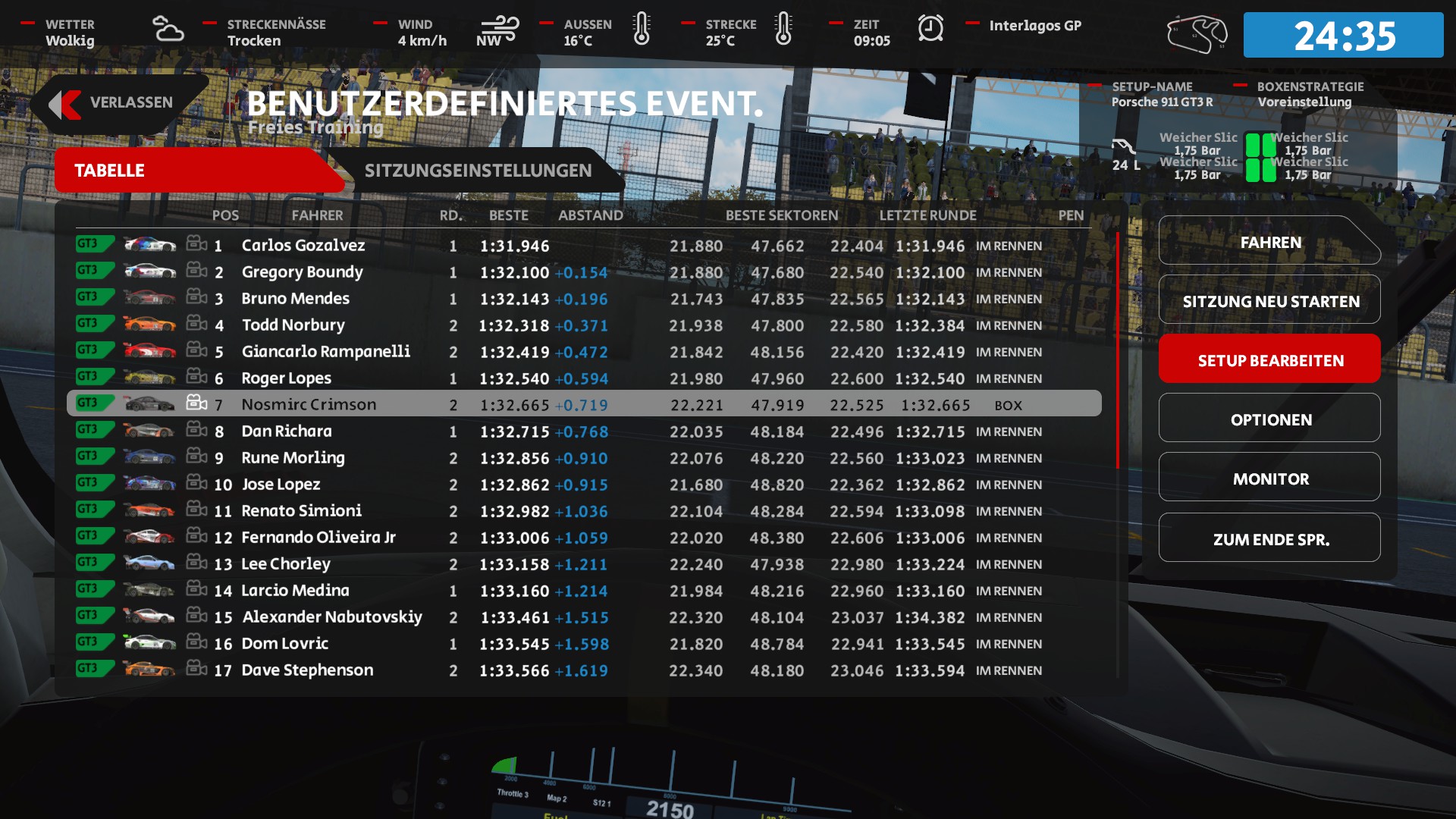The image size is (1456, 819).
Task: Pick Dave Stephenson's row at the bottom
Action: (x=307, y=670)
